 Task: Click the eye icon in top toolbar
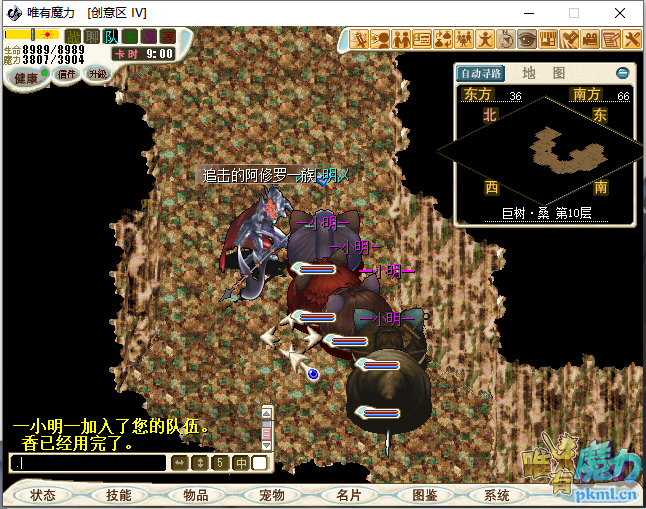click(526, 39)
